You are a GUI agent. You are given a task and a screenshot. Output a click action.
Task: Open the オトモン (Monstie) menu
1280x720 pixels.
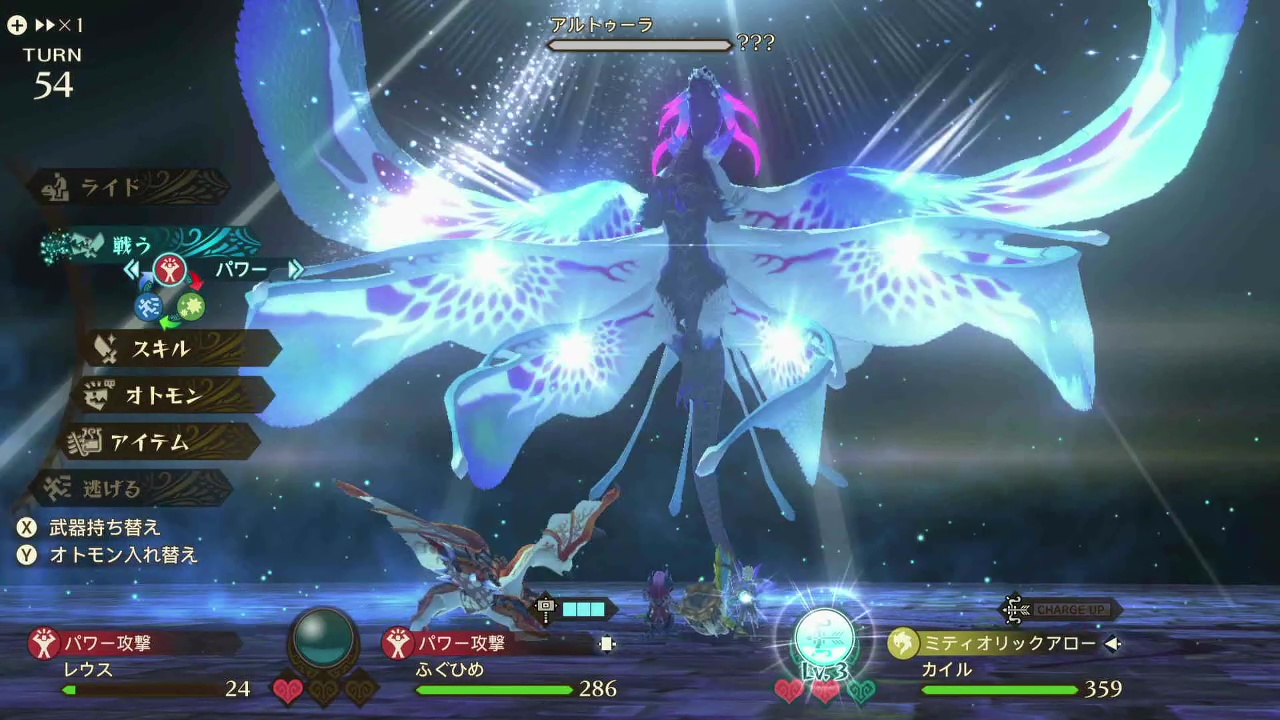tap(163, 395)
